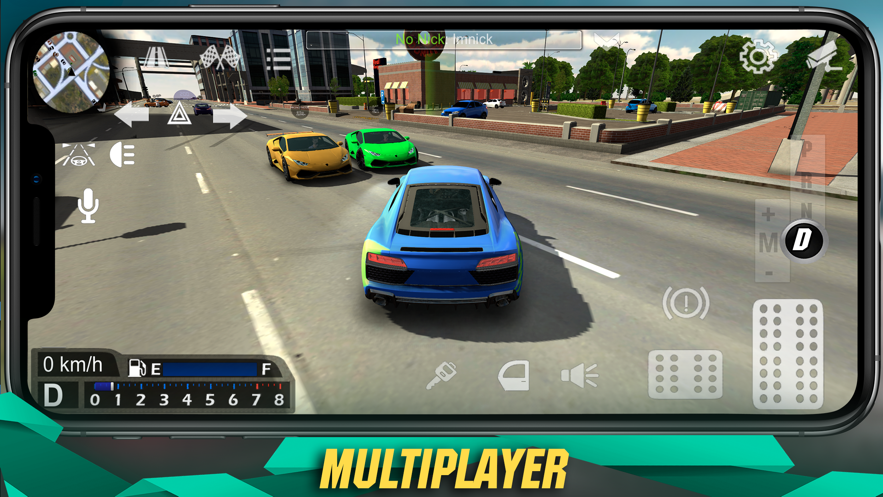The height and width of the screenshot is (497, 883).
Task: Shift down with the minus button
Action: 768,272
